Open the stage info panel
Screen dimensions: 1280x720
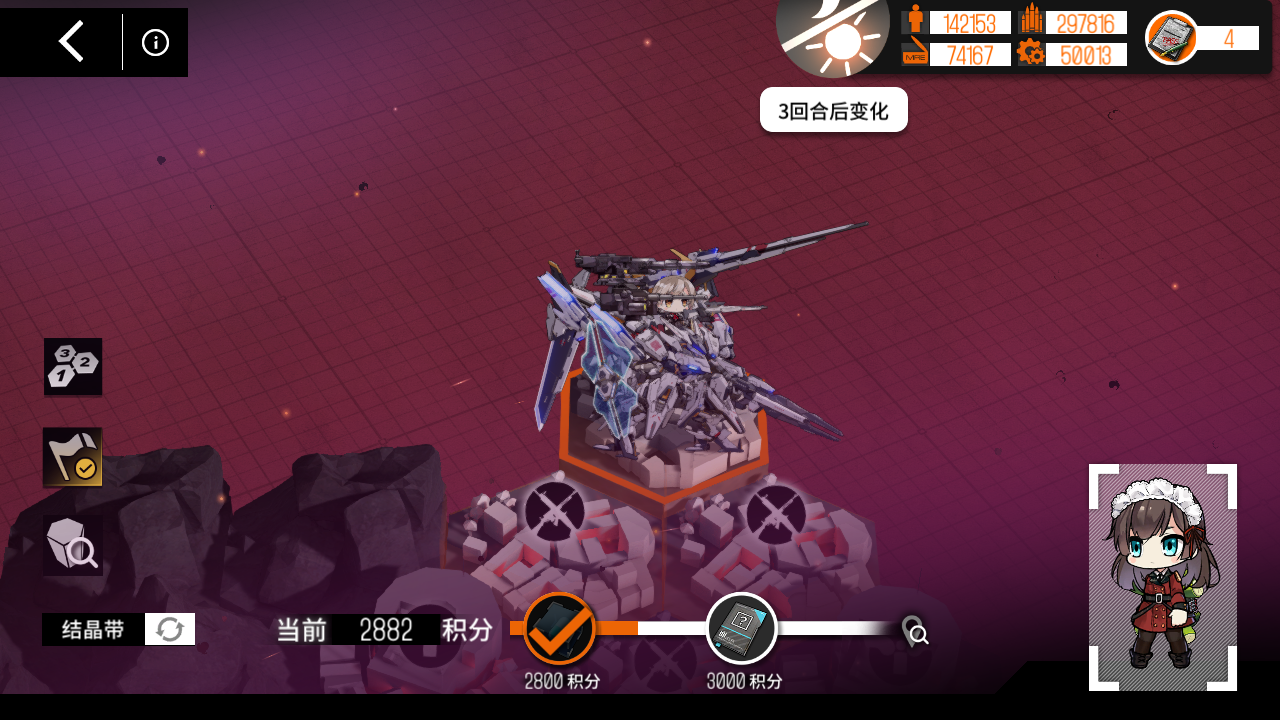(154, 42)
